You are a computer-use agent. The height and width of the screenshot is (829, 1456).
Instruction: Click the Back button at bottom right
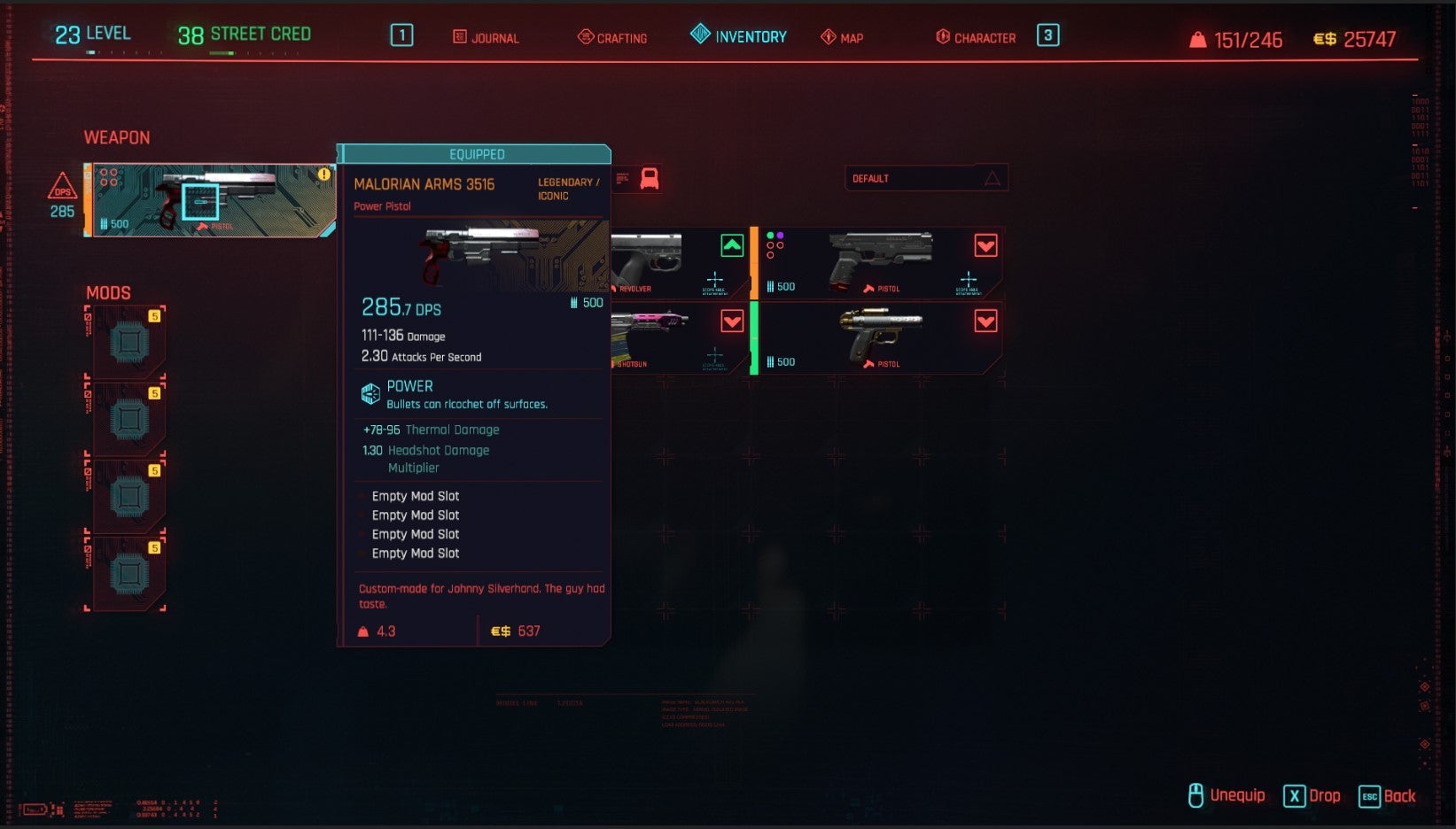pyautogui.click(x=1387, y=796)
